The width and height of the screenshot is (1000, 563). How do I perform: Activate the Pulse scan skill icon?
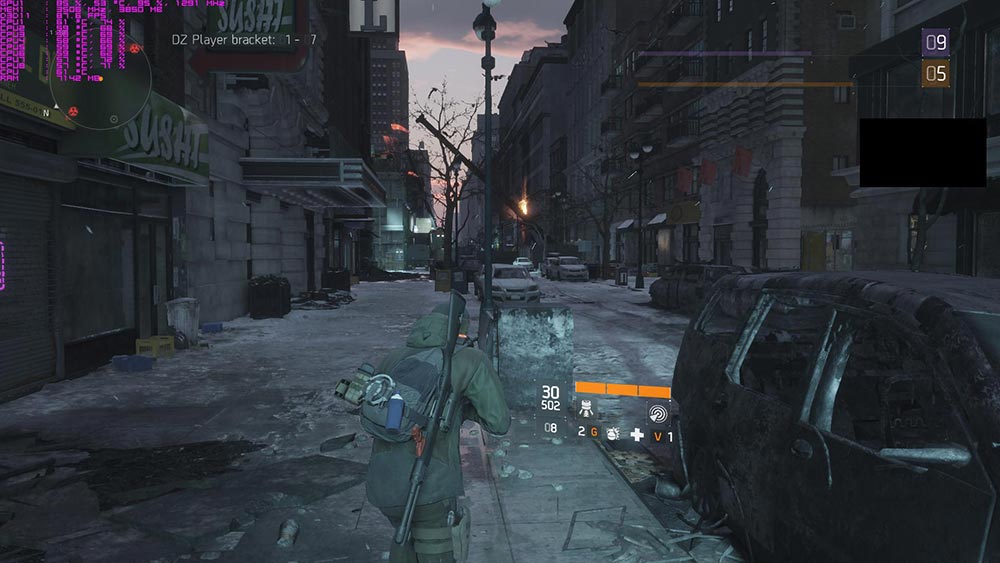point(657,411)
